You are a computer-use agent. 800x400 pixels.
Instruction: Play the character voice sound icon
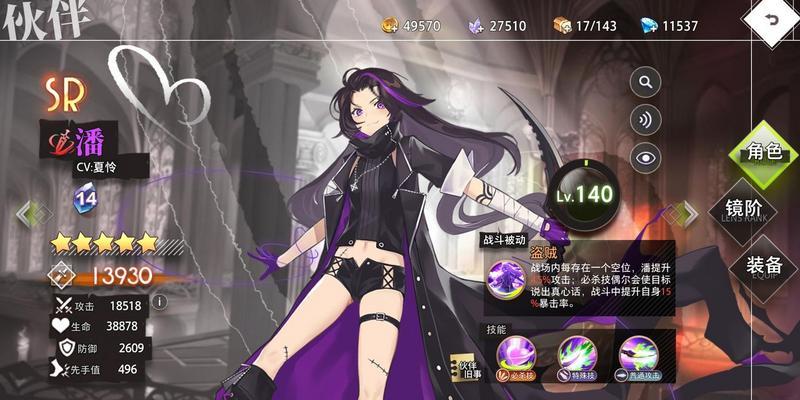(646, 119)
